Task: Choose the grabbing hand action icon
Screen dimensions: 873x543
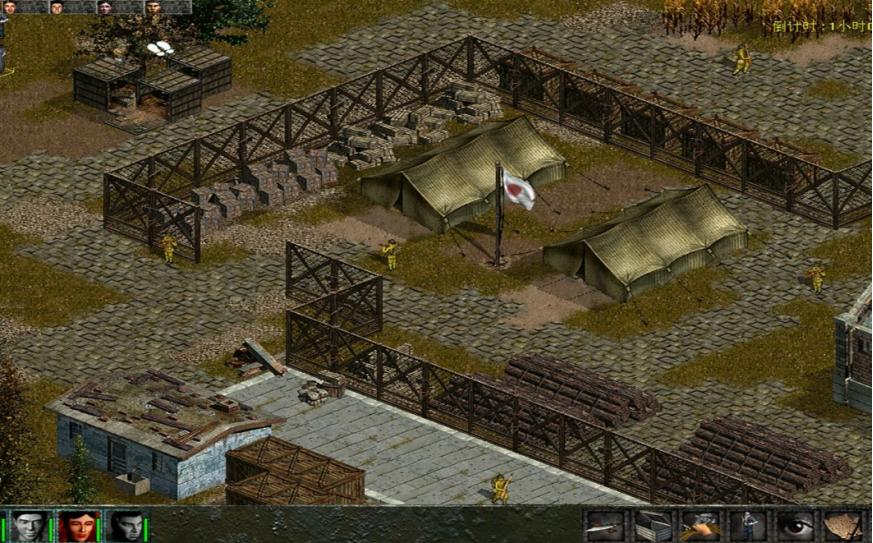Action: tap(700, 526)
